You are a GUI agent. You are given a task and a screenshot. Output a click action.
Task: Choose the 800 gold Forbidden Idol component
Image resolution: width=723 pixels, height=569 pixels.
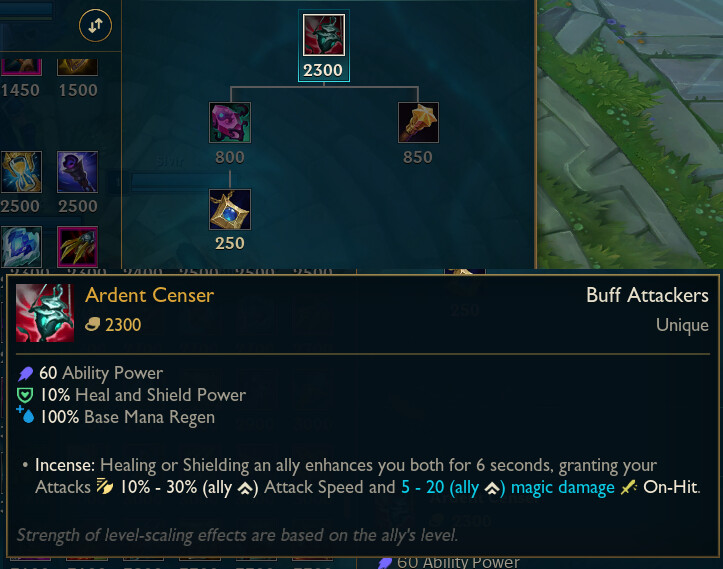(x=230, y=122)
